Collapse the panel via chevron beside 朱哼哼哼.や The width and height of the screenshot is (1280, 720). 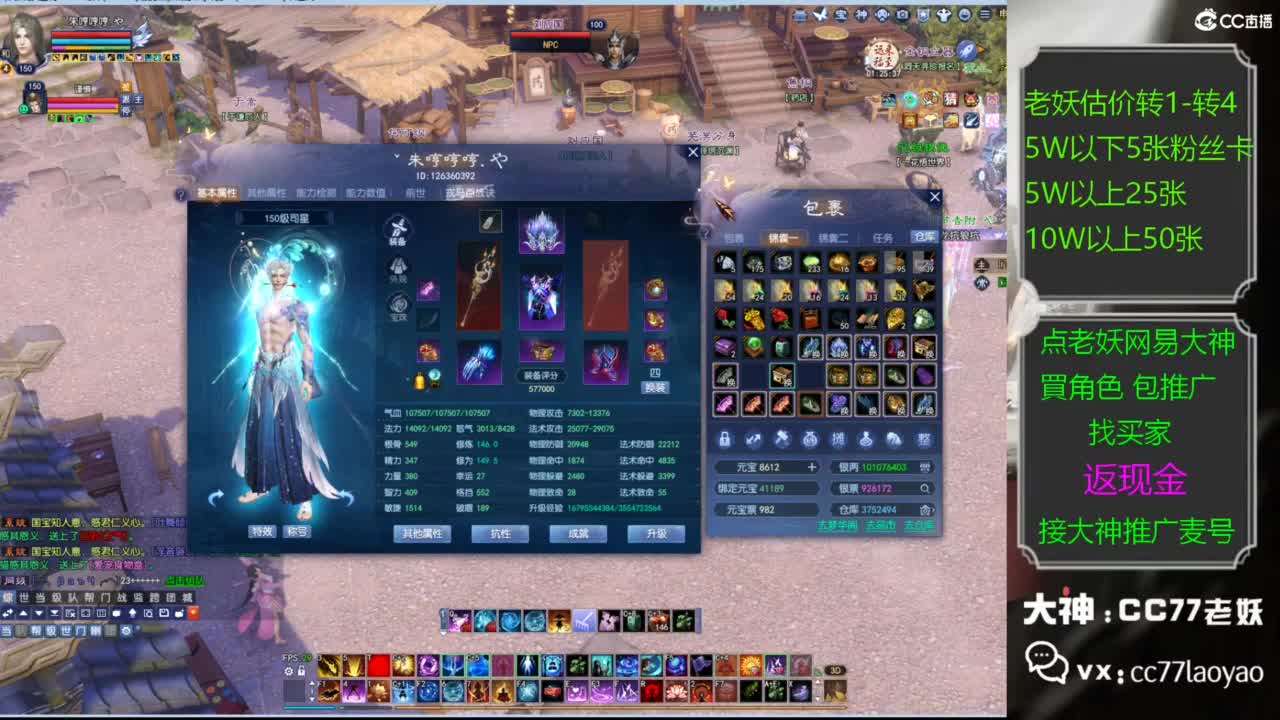tap(397, 156)
